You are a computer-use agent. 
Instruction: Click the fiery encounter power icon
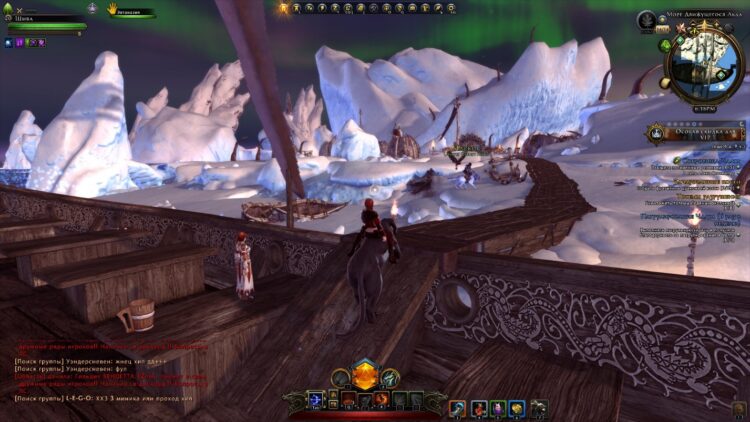pos(381,400)
